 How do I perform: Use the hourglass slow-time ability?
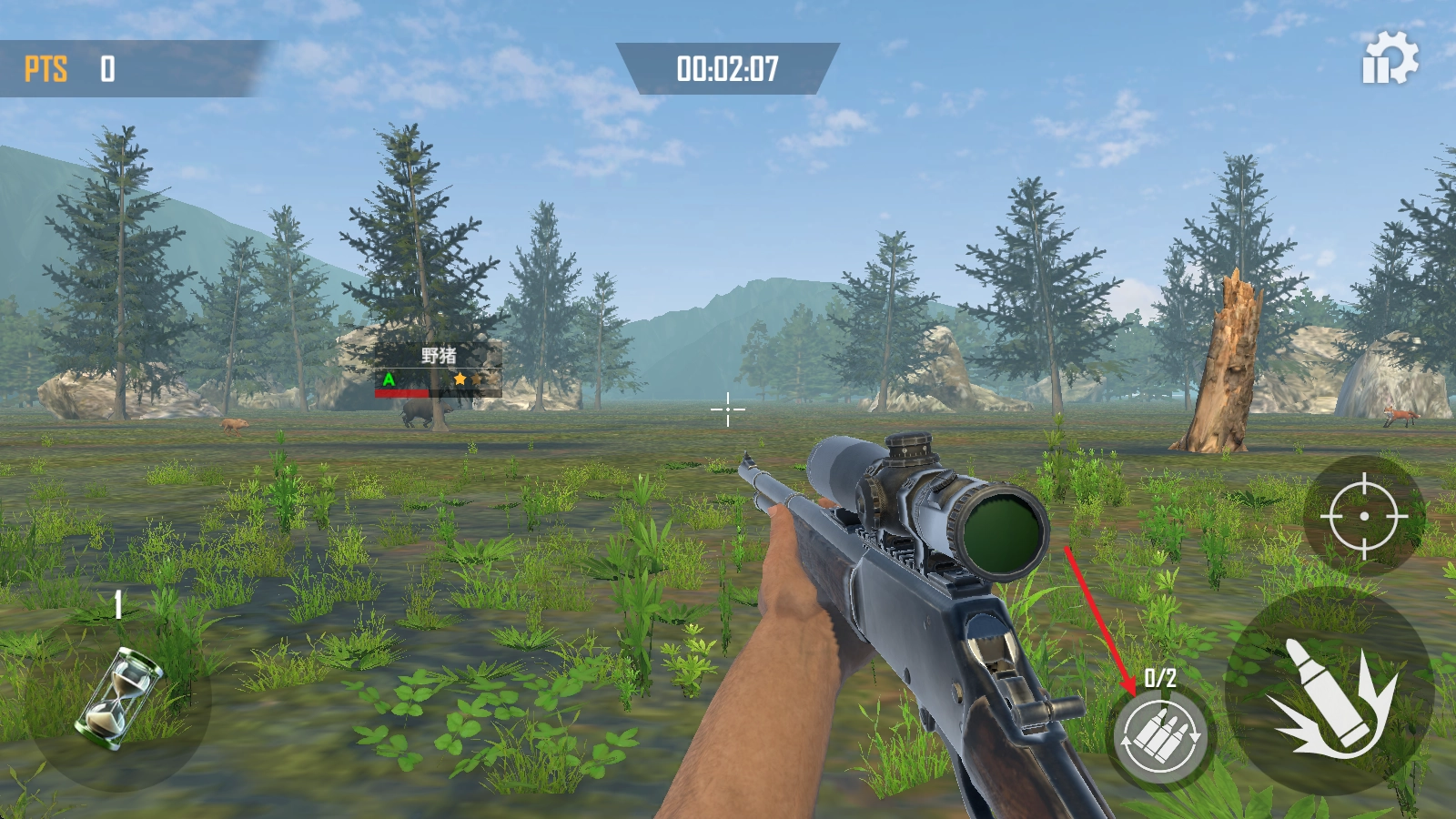119,698
